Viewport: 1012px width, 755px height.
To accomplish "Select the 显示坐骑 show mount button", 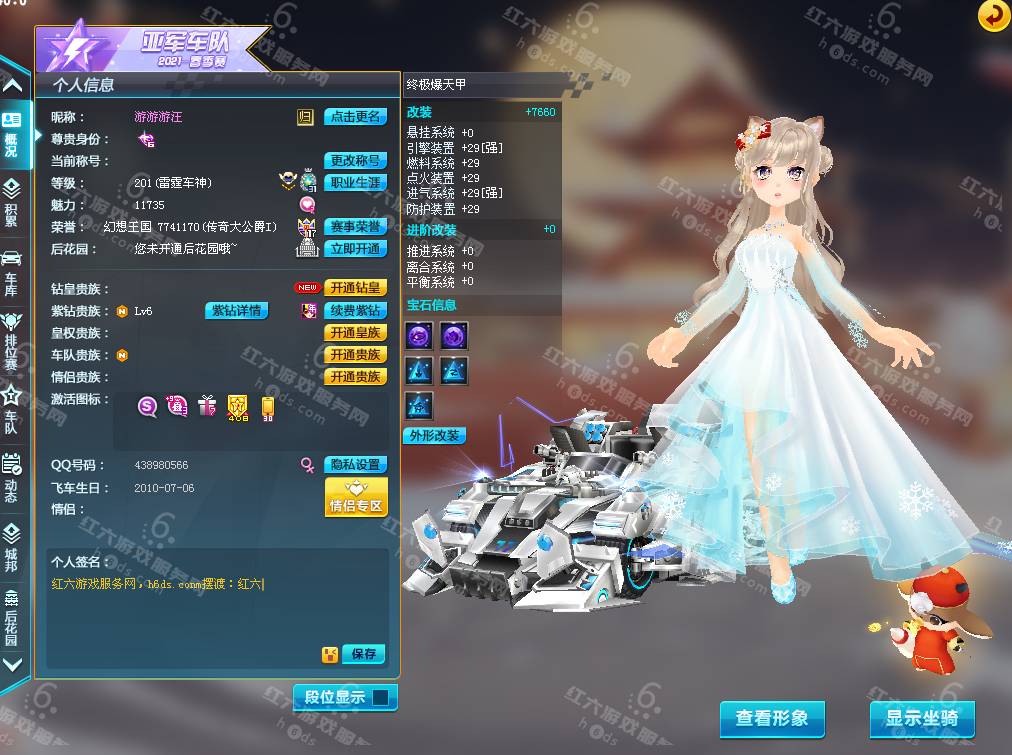I will [921, 718].
